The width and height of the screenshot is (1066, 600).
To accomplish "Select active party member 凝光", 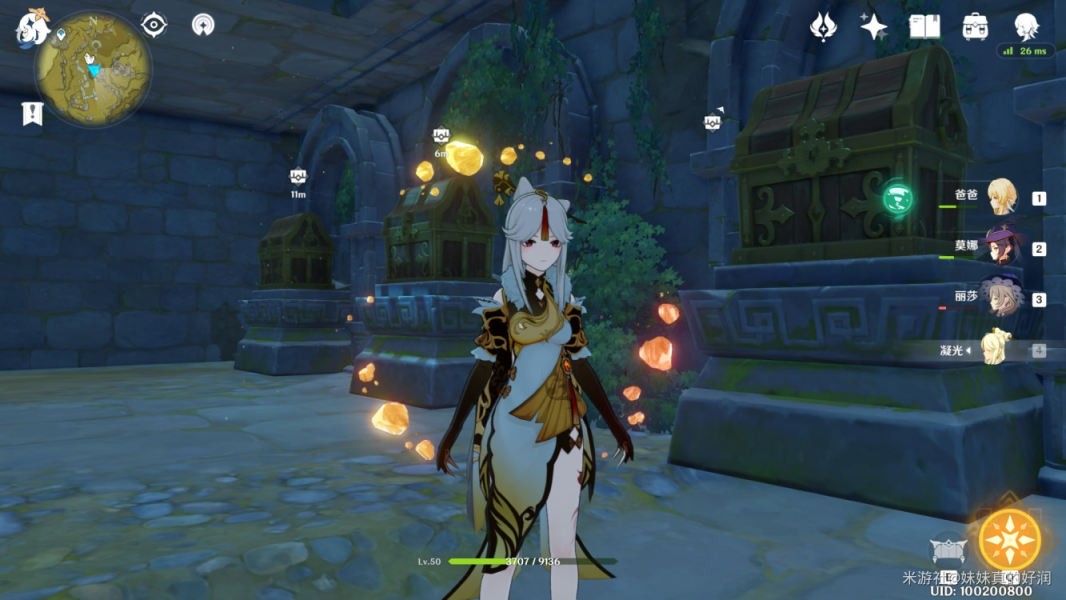I will pos(1001,350).
